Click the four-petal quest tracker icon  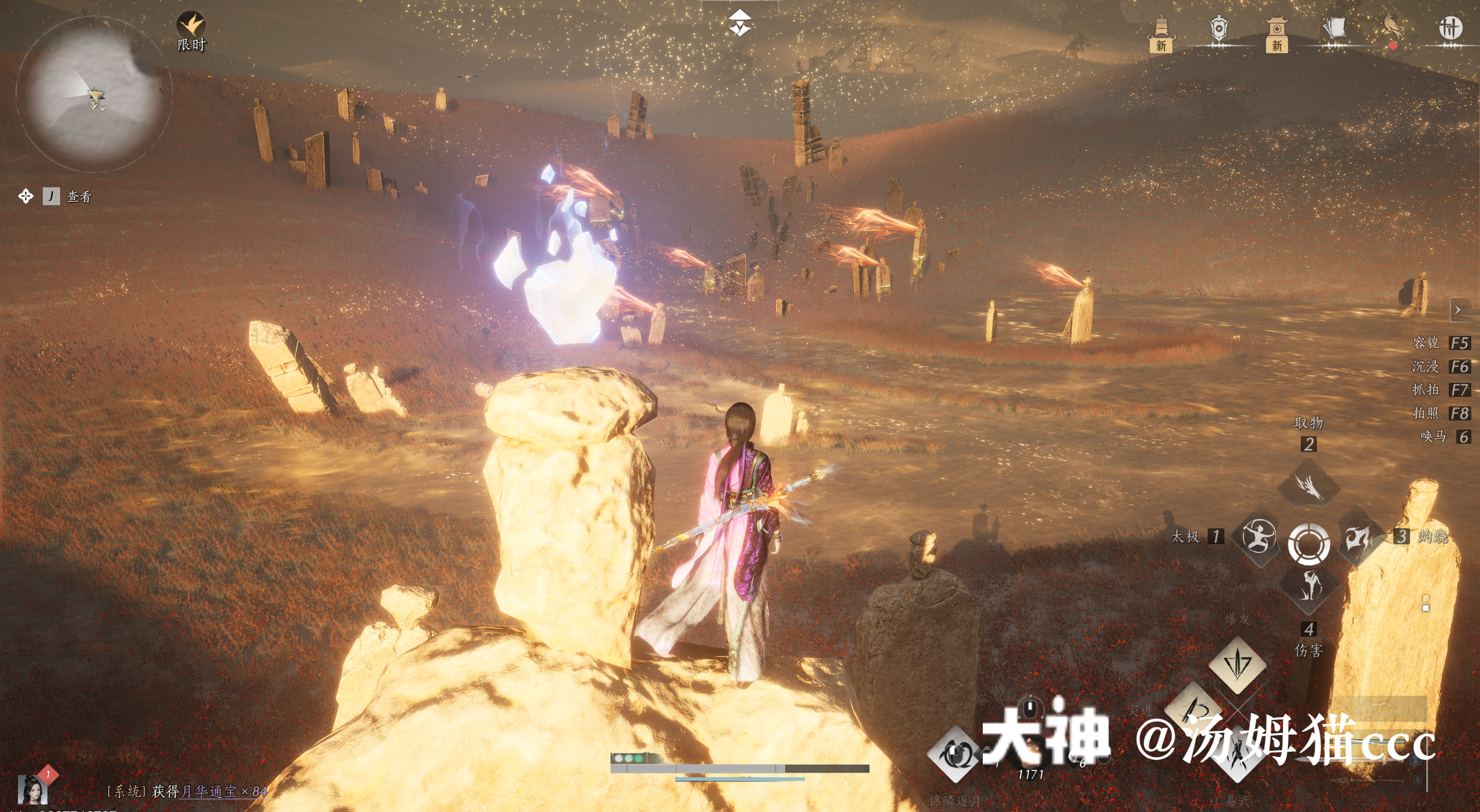point(25,196)
